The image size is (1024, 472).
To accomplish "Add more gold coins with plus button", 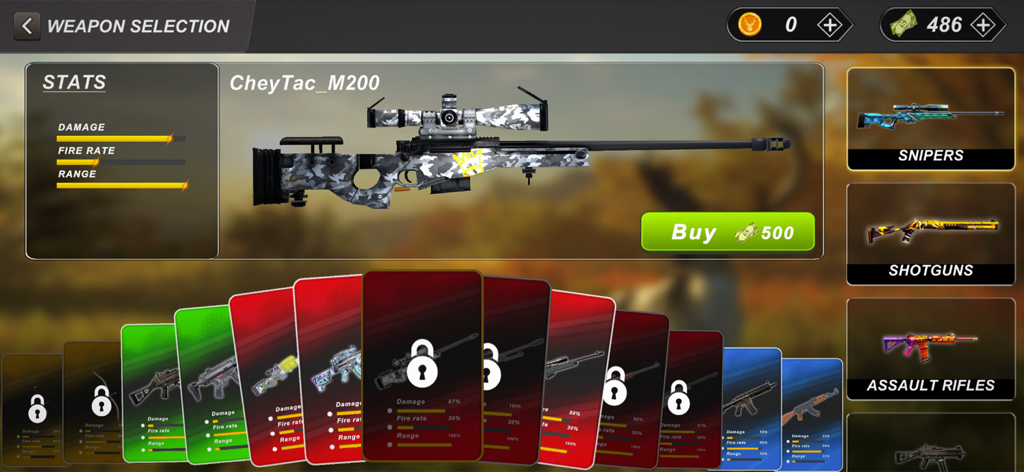I will point(830,25).
